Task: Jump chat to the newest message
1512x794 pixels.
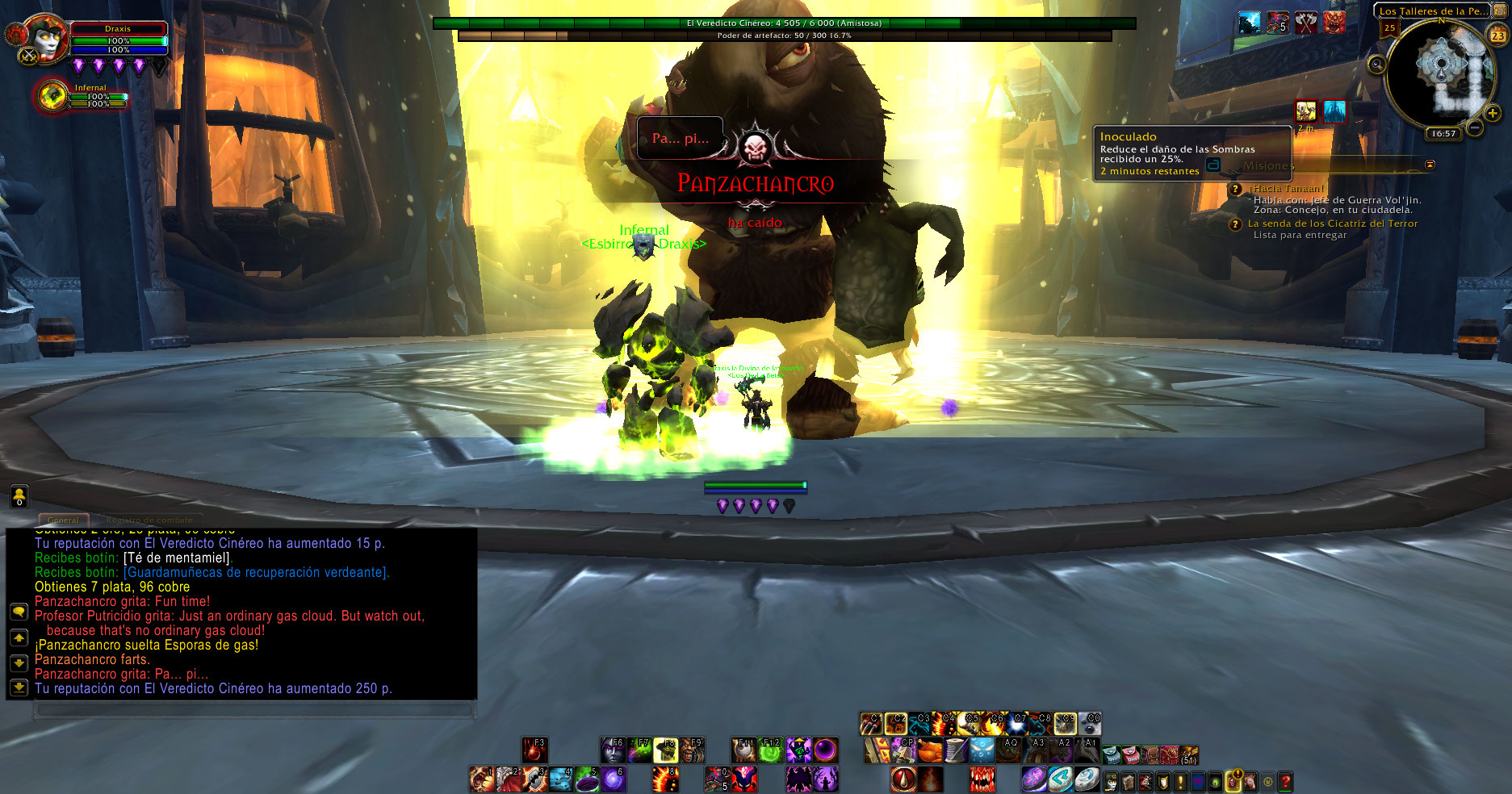Action: point(19,687)
